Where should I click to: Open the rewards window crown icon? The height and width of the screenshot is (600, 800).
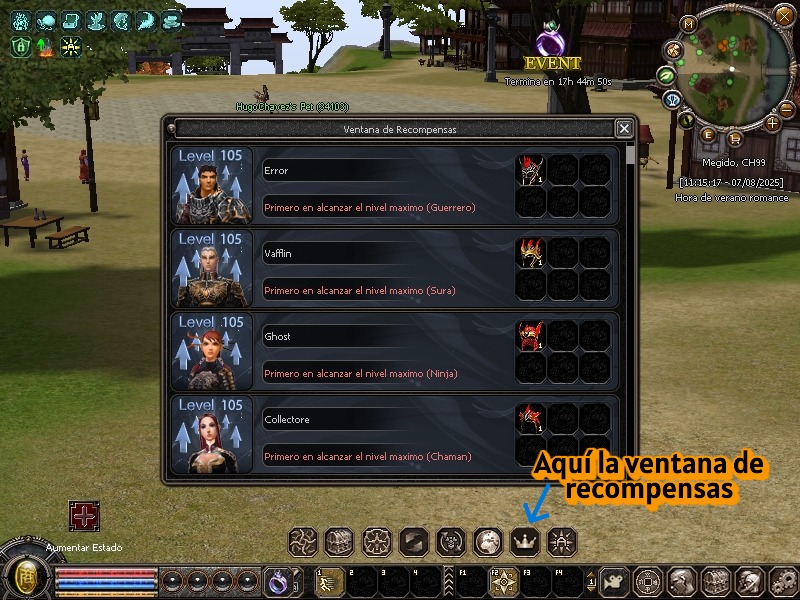[524, 541]
